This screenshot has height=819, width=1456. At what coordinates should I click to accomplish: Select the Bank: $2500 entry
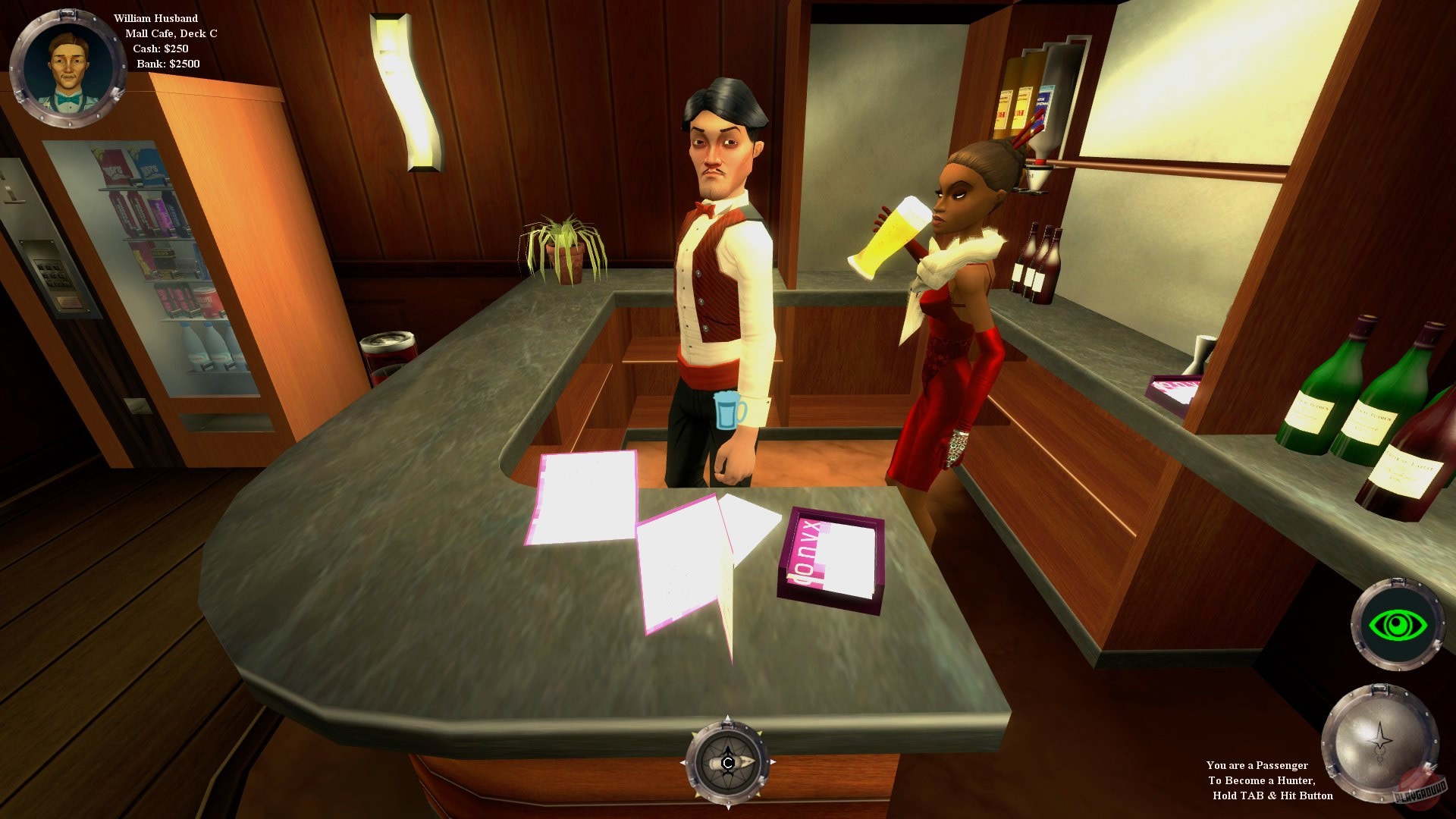point(169,64)
